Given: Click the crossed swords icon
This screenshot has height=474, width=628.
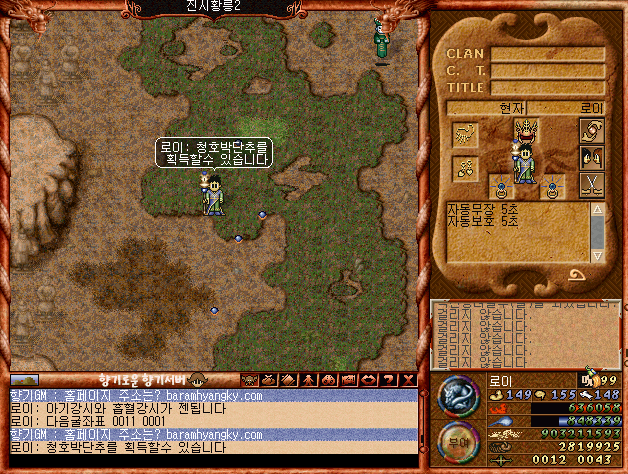Looking at the screenshot, I should click(592, 185).
